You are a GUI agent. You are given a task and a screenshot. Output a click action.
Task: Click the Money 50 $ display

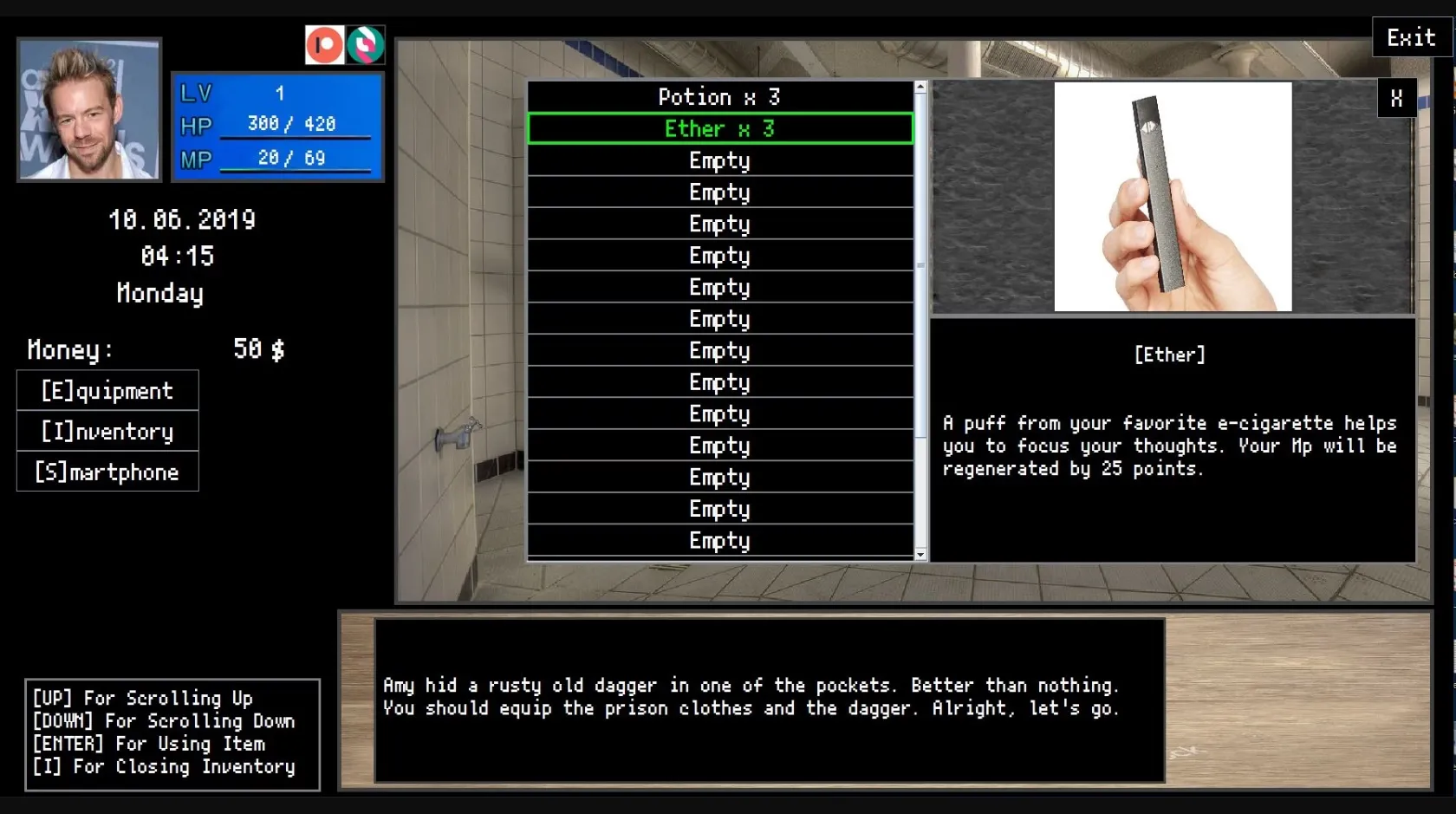coord(156,349)
